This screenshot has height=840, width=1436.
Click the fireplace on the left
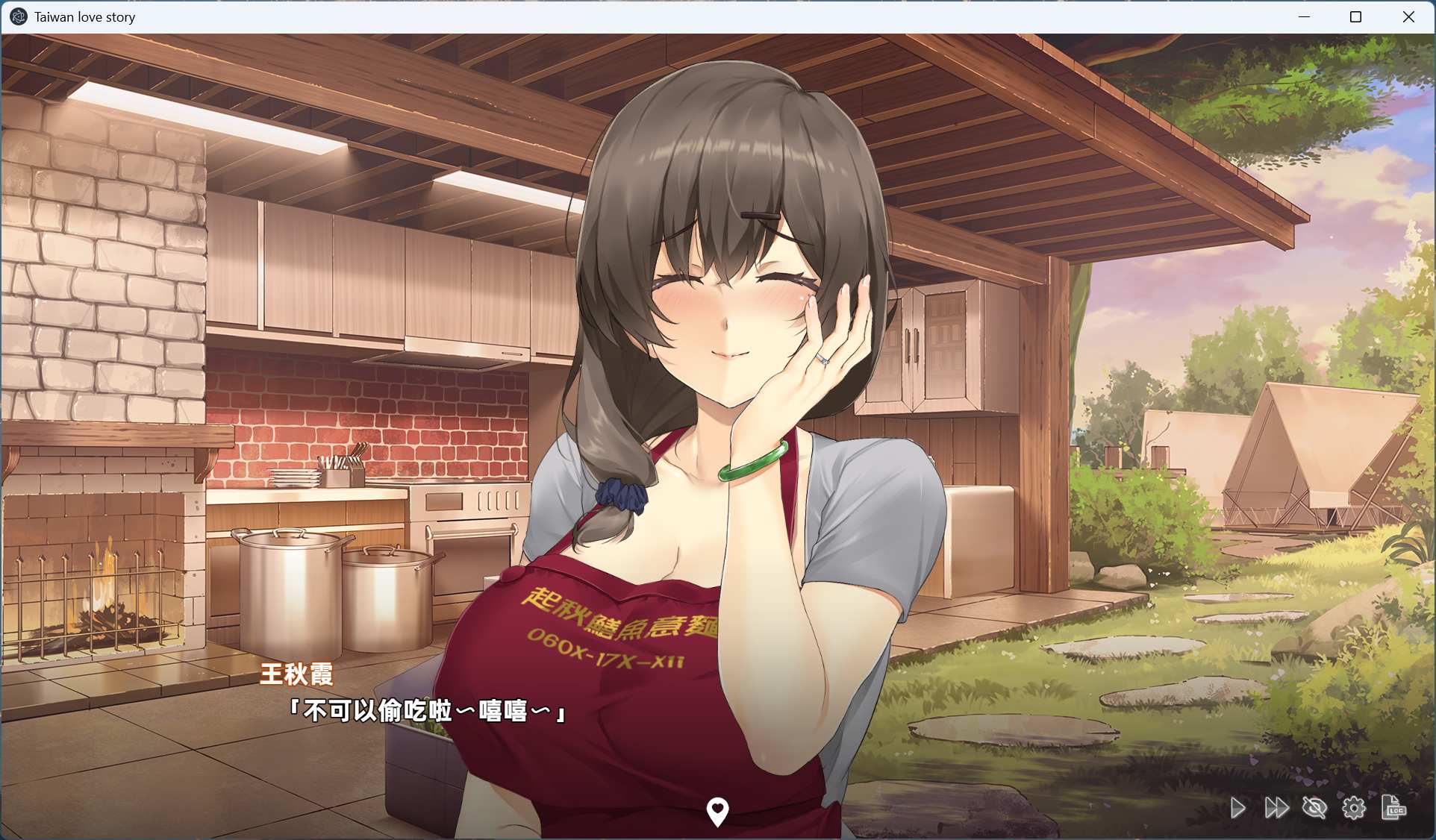click(x=104, y=589)
